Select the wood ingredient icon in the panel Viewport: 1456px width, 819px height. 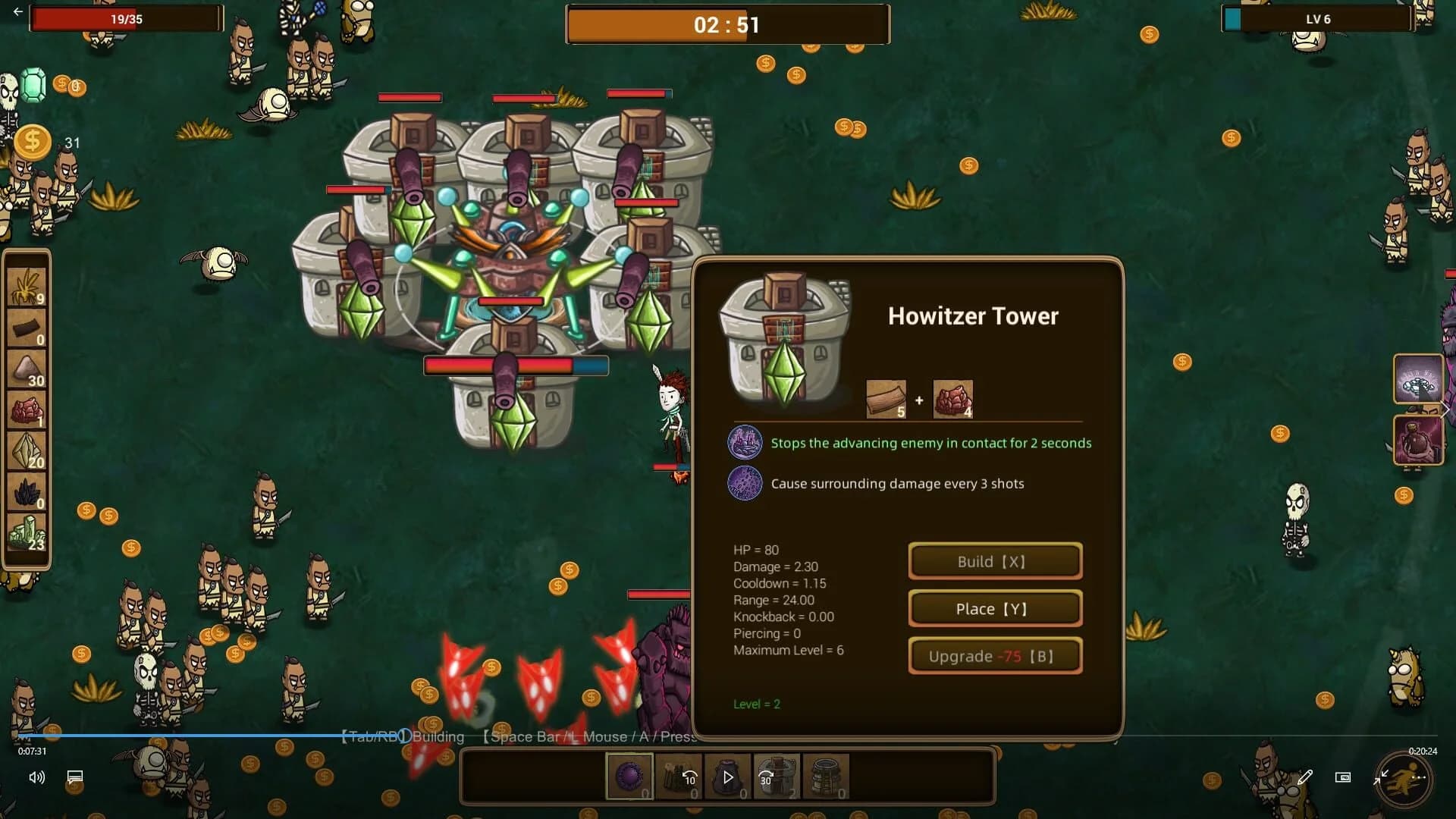pyautogui.click(x=886, y=397)
